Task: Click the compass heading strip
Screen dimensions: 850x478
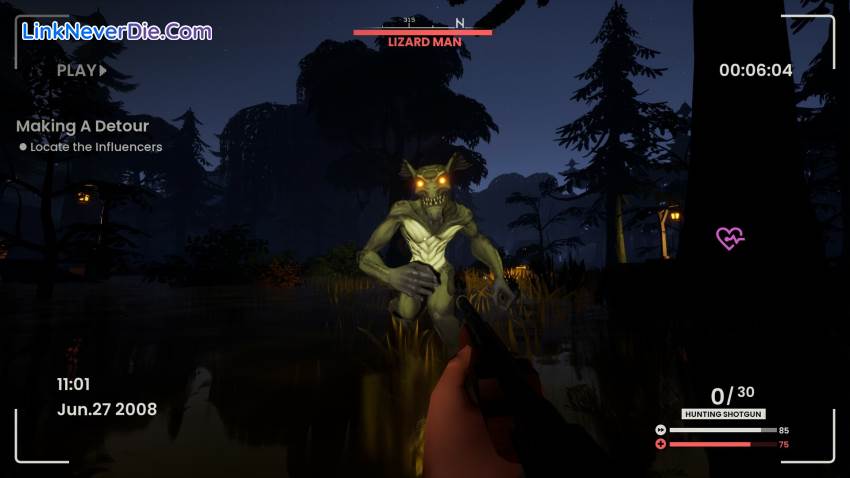Action: point(422,22)
